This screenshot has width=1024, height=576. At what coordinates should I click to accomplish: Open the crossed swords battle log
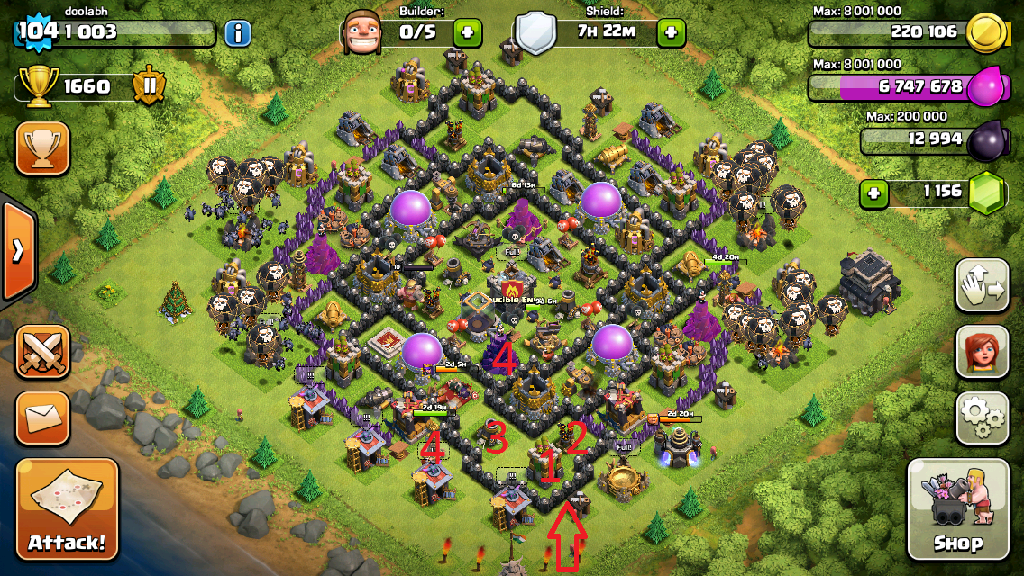tap(42, 351)
